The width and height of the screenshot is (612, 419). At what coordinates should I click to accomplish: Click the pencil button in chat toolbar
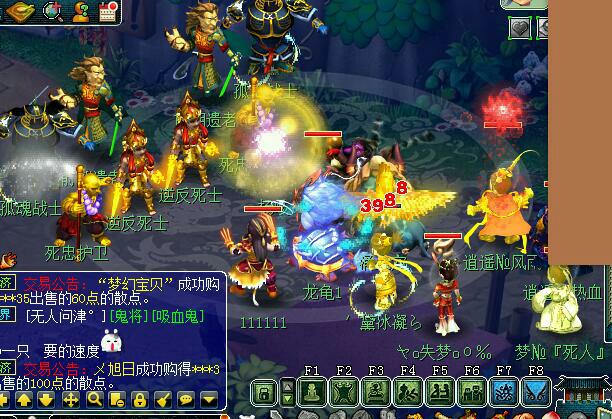164,400
